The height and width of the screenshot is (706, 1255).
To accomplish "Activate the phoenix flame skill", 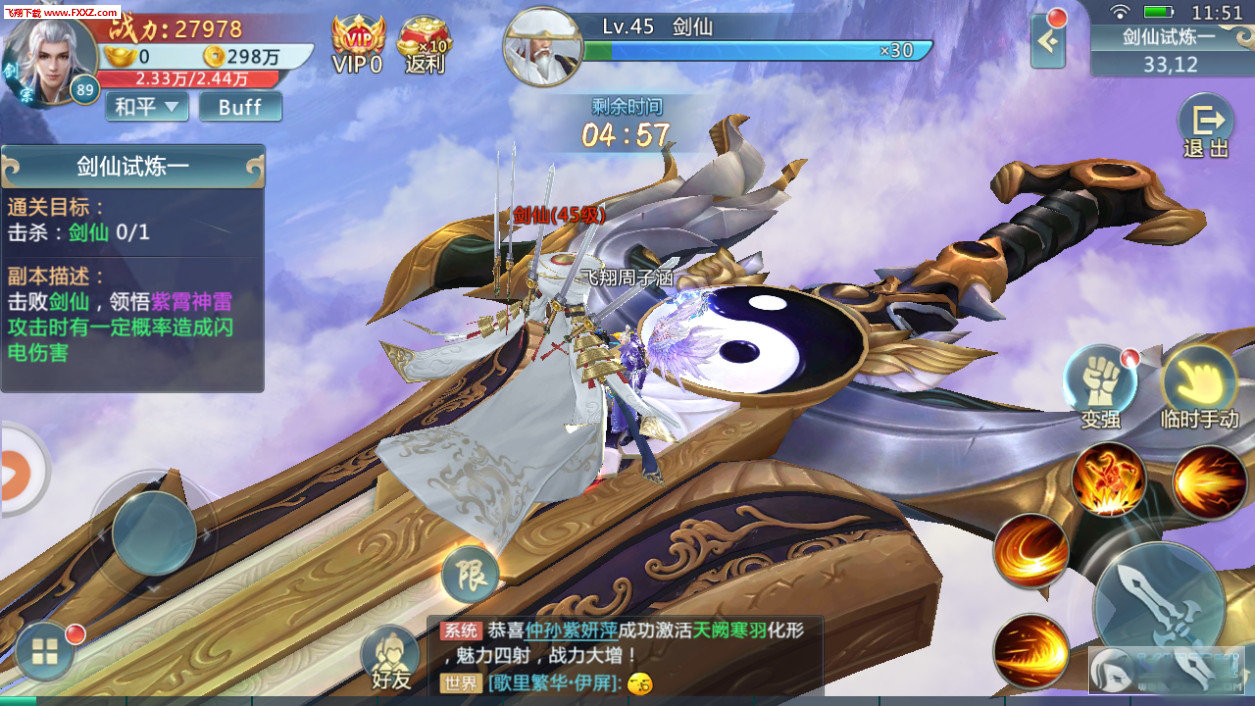I will point(1108,480).
